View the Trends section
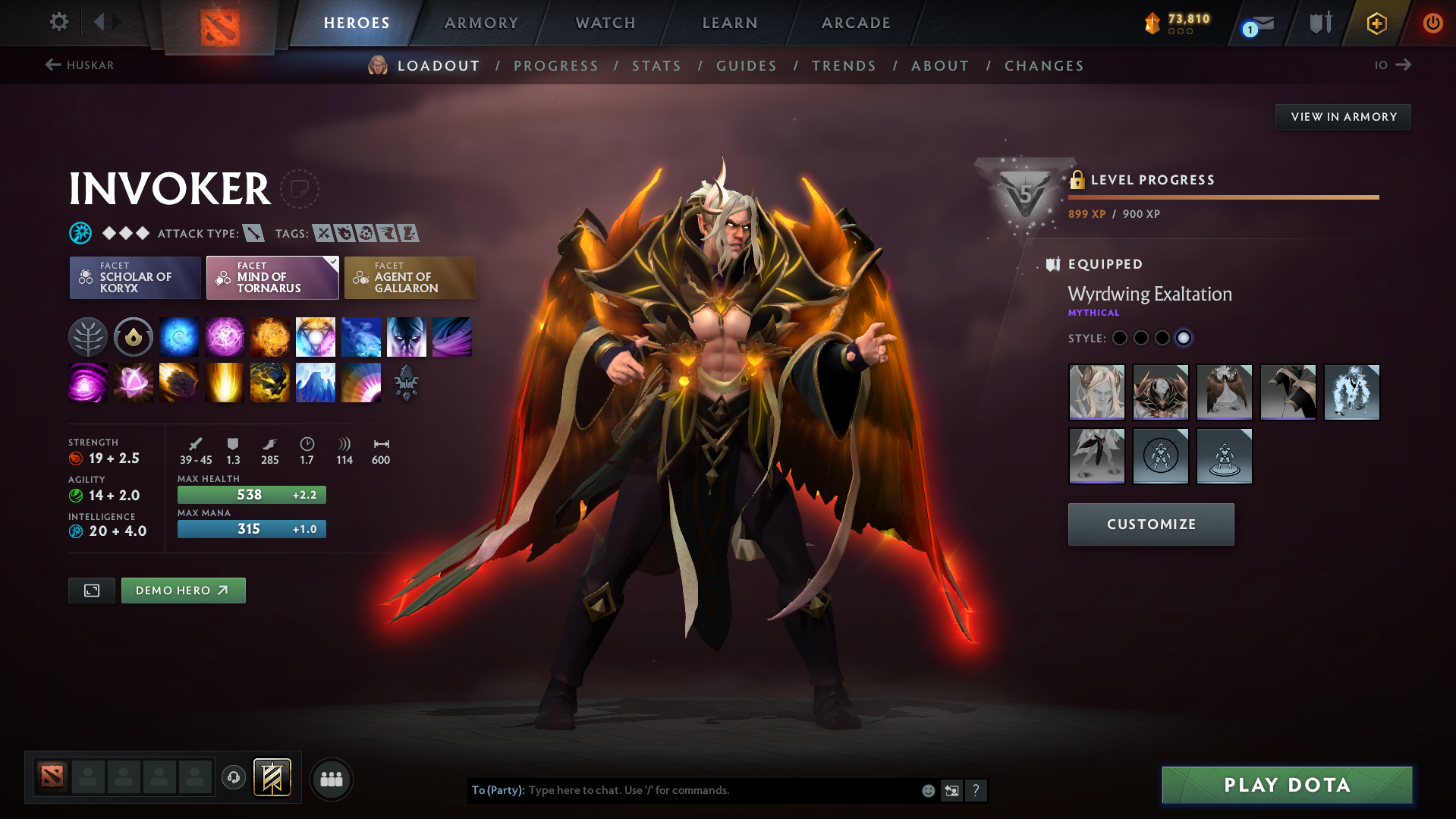1456x819 pixels. click(844, 66)
